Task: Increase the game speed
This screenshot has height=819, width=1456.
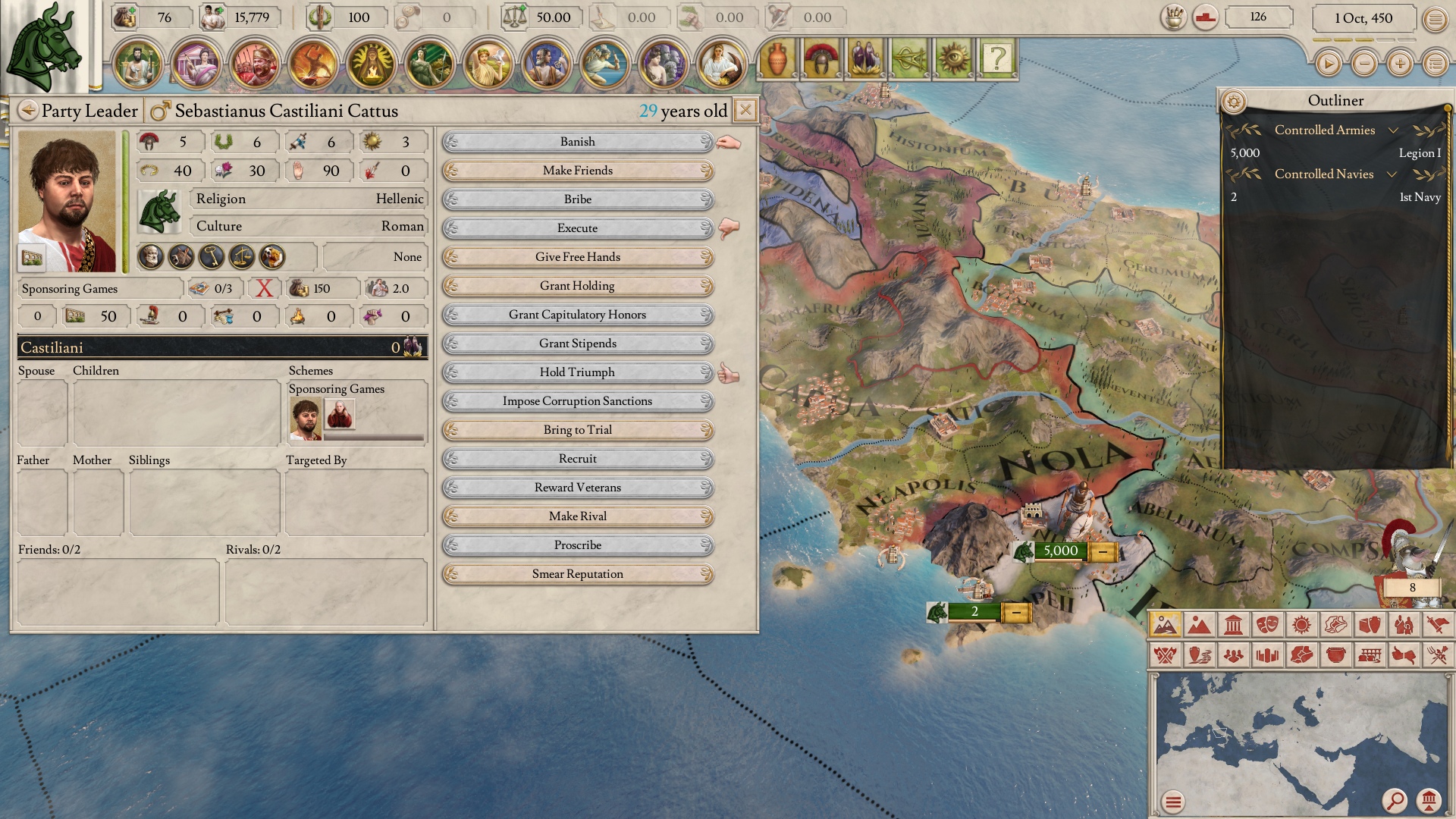Action: (x=1400, y=64)
